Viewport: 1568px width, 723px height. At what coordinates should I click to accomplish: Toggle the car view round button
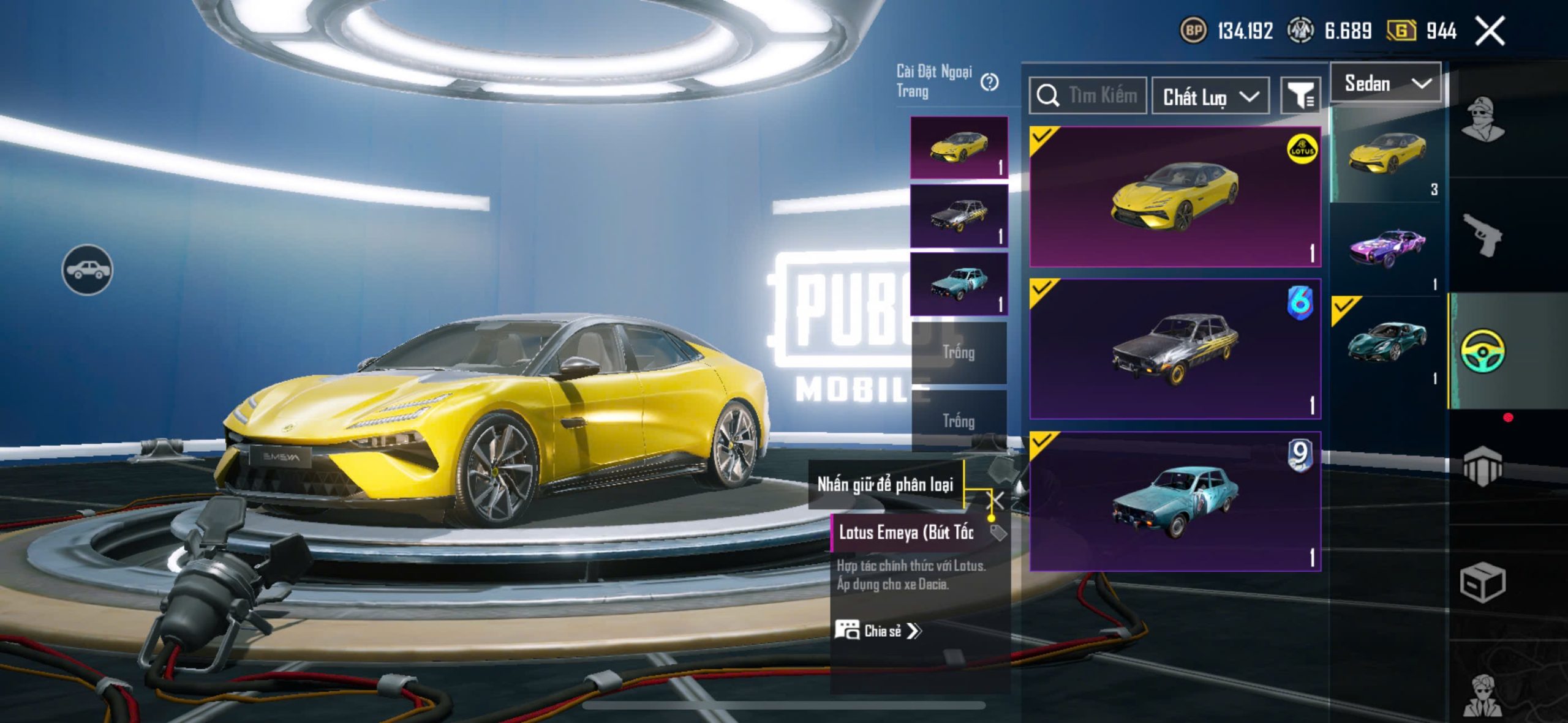point(87,269)
